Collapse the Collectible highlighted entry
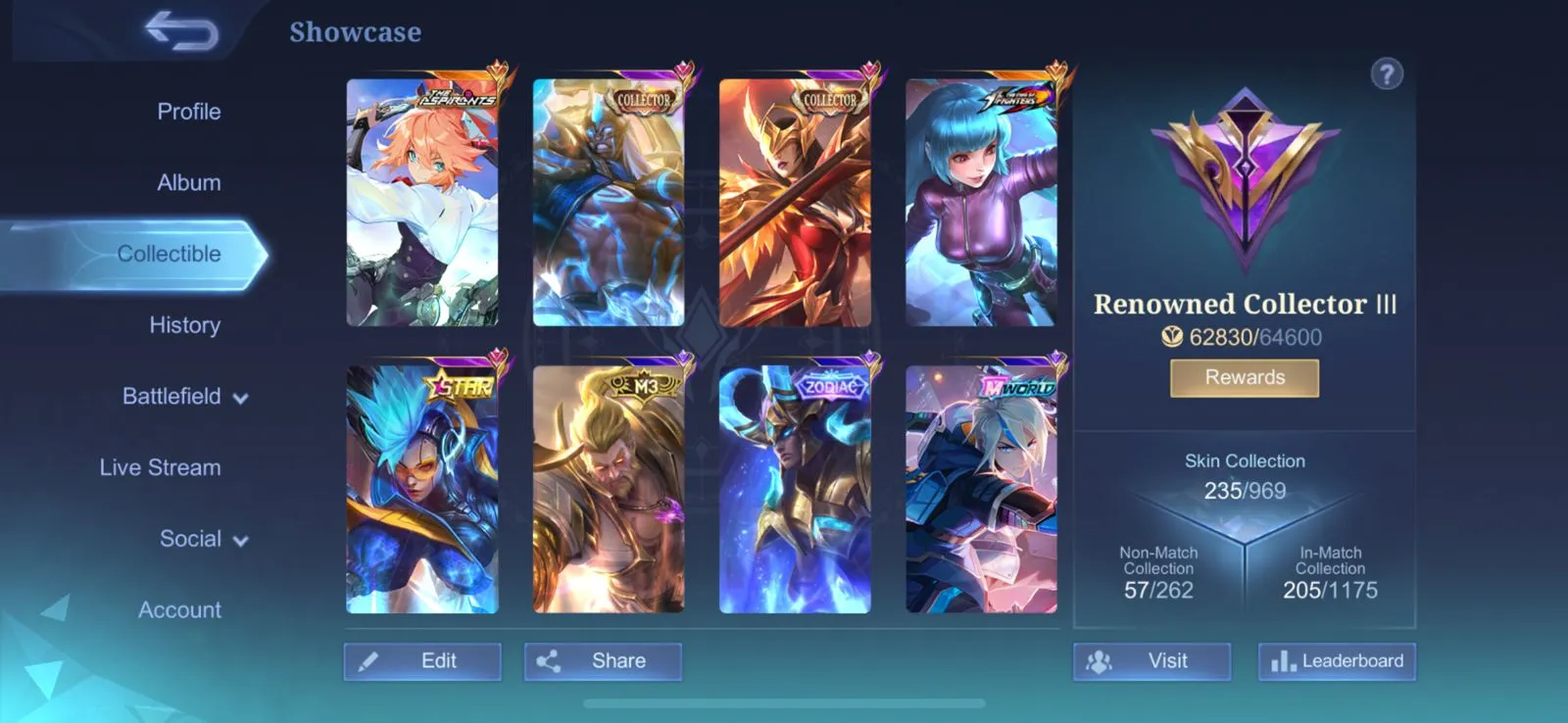The width and height of the screenshot is (1568, 723). click(169, 253)
